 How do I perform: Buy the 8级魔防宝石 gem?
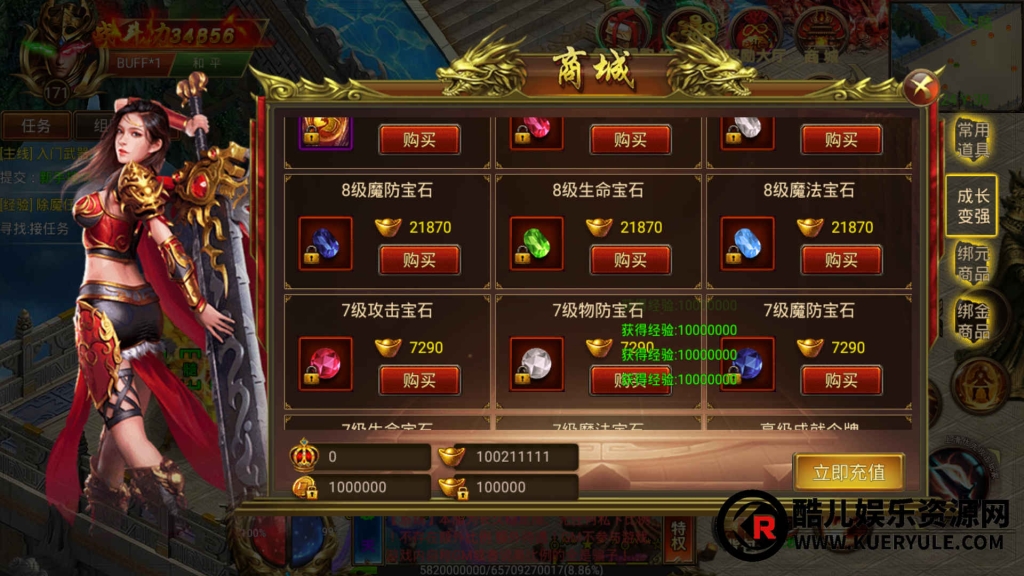(x=419, y=260)
